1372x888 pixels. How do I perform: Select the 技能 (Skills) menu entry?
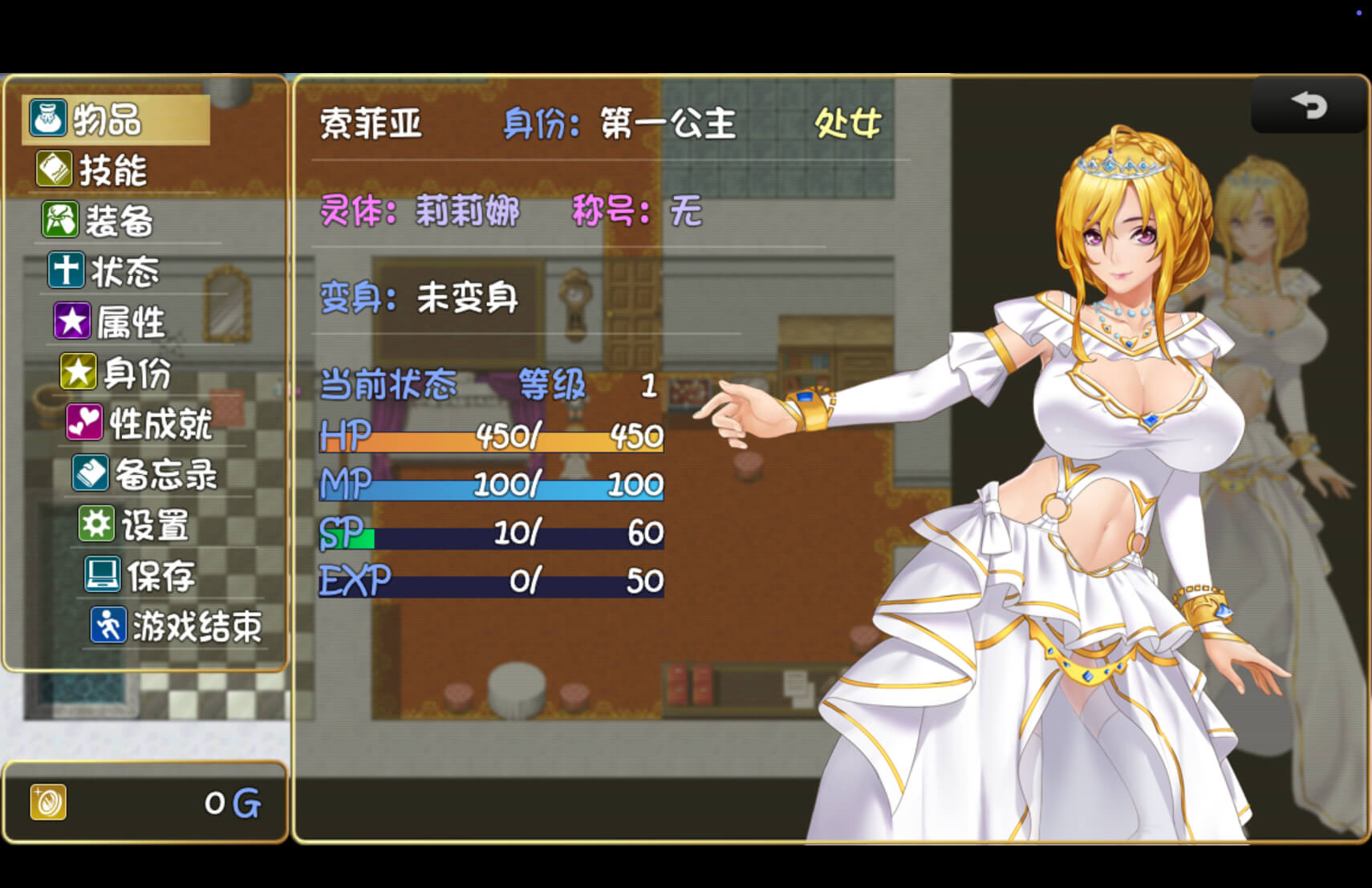tap(112, 170)
